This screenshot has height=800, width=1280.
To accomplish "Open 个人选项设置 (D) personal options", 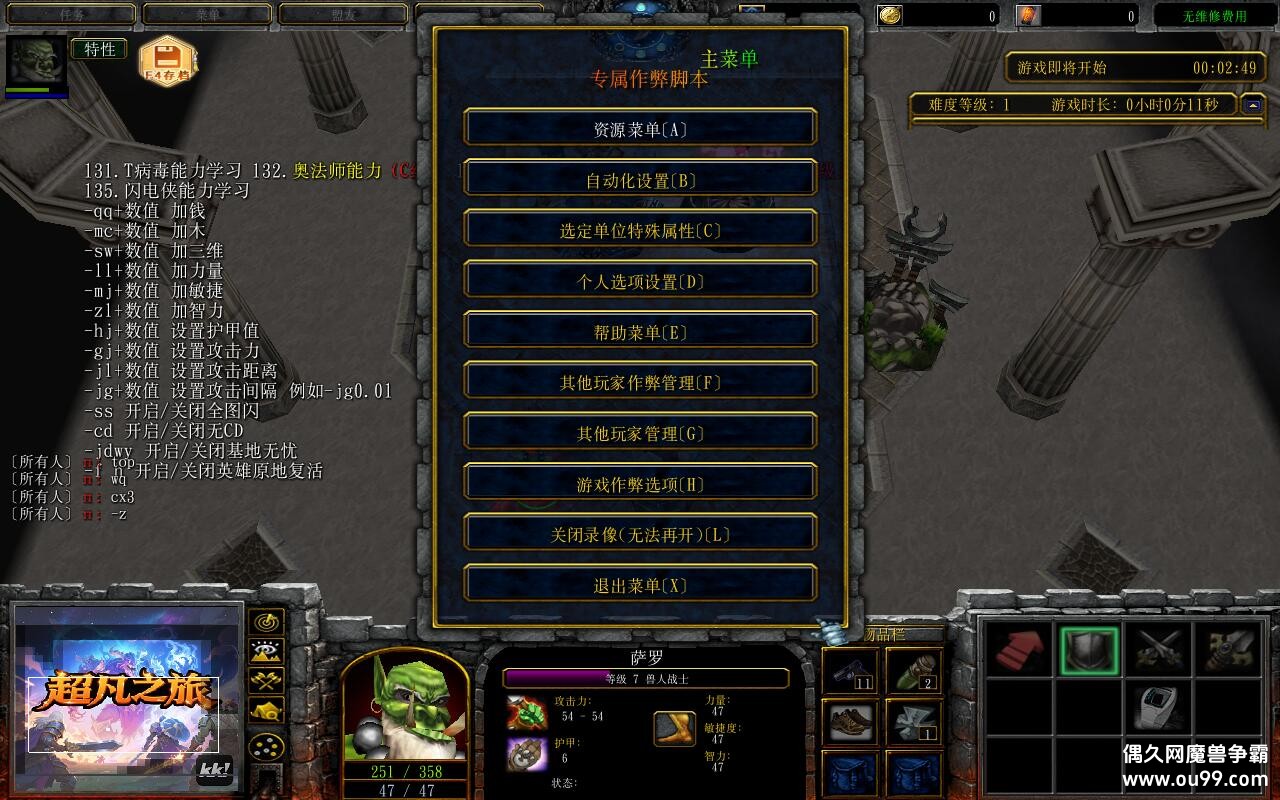I will tap(640, 282).
